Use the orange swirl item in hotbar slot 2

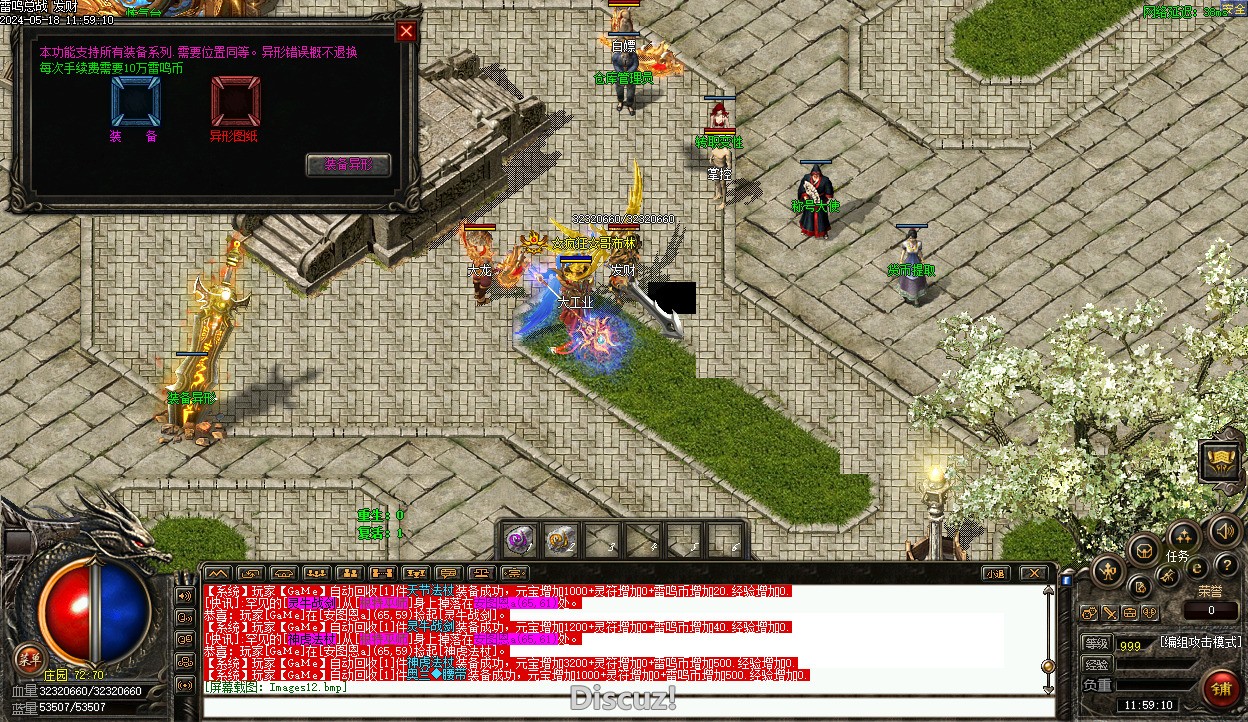(560, 541)
